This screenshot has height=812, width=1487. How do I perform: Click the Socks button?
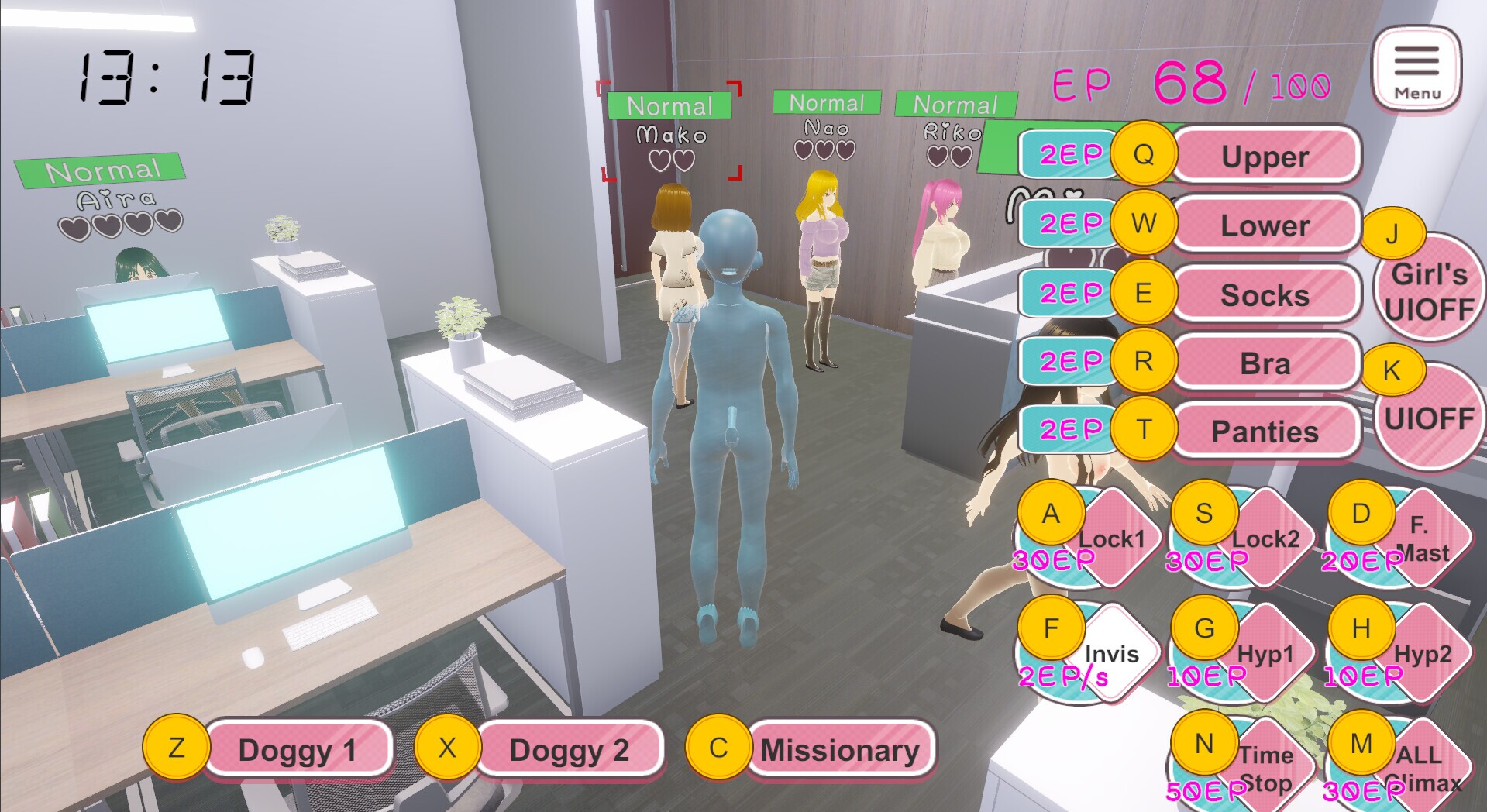click(x=1265, y=294)
